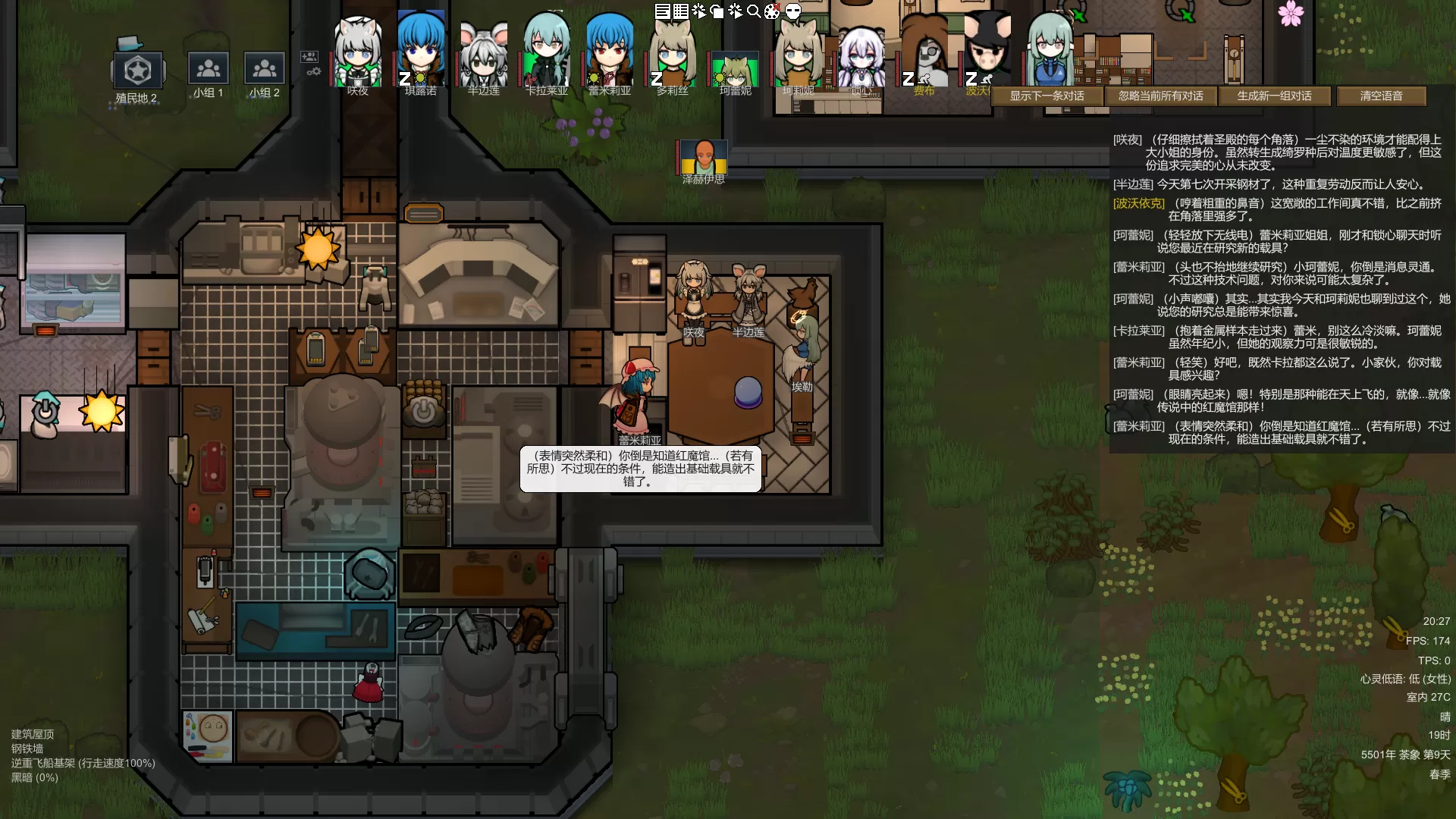The height and width of the screenshot is (819, 1456).
Task: Open the 小组 1 group
Action: pos(208,69)
